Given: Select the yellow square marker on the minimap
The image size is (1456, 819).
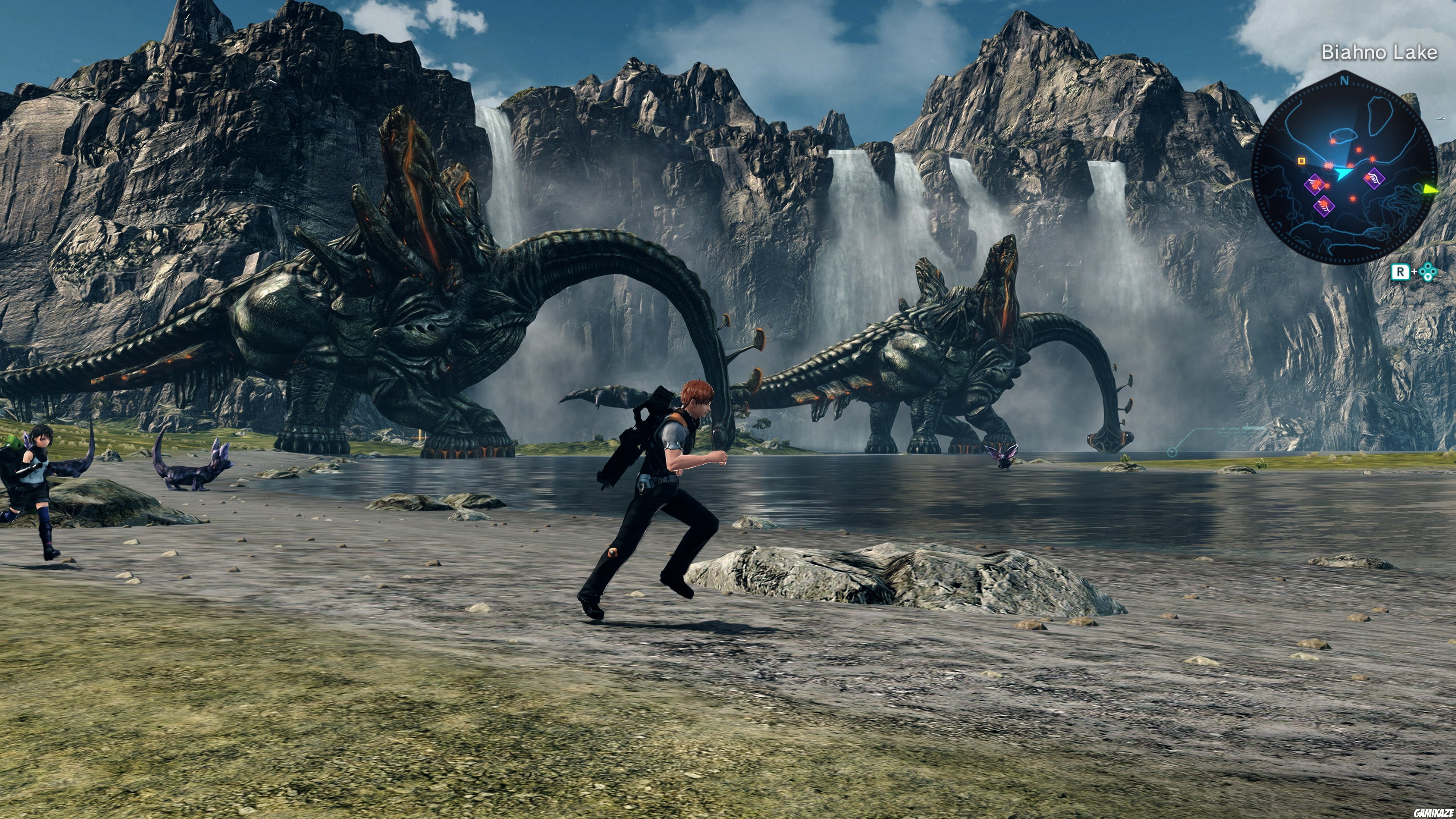Looking at the screenshot, I should point(1302,161).
